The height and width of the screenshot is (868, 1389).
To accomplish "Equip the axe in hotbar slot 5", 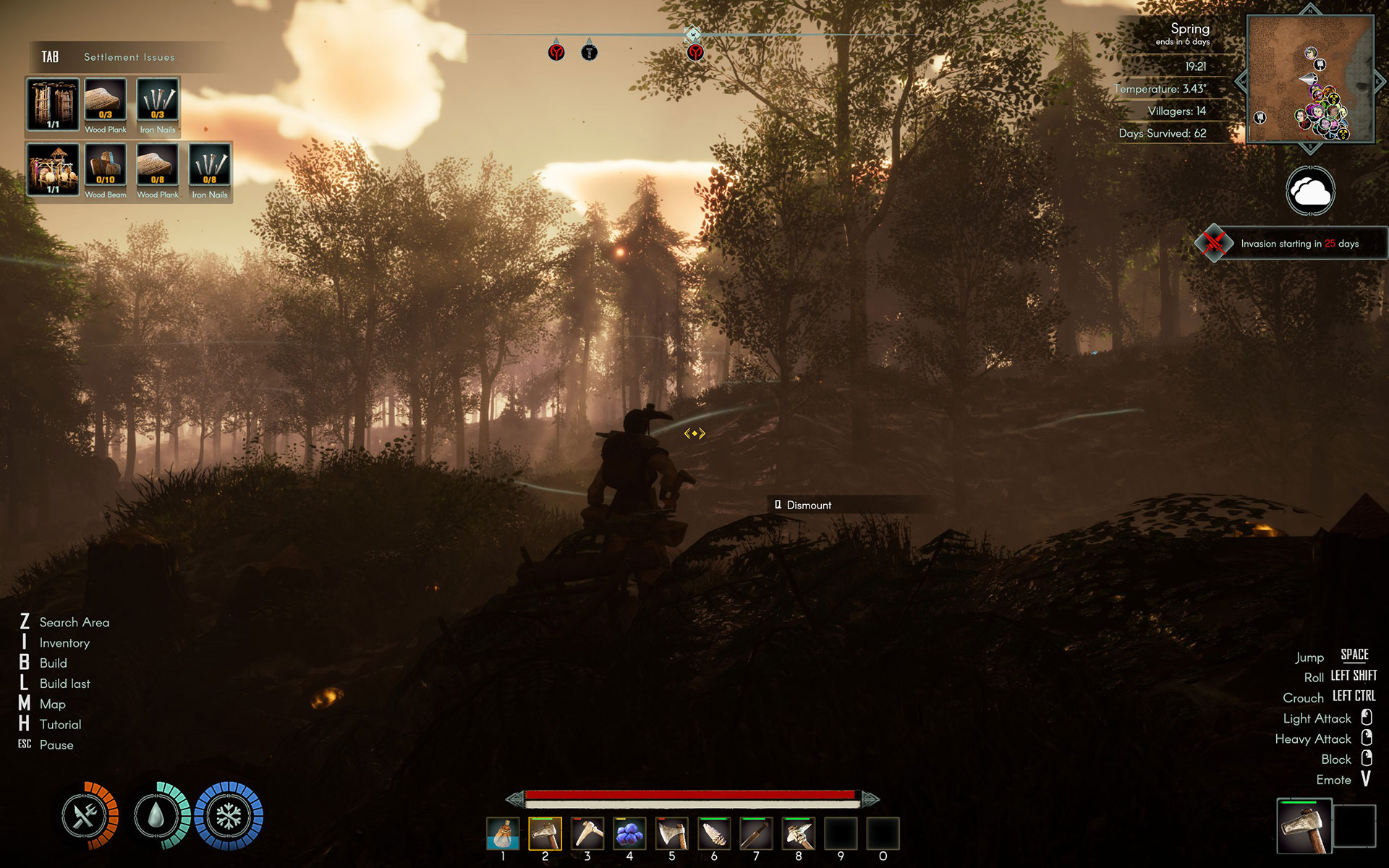I will coord(672,834).
